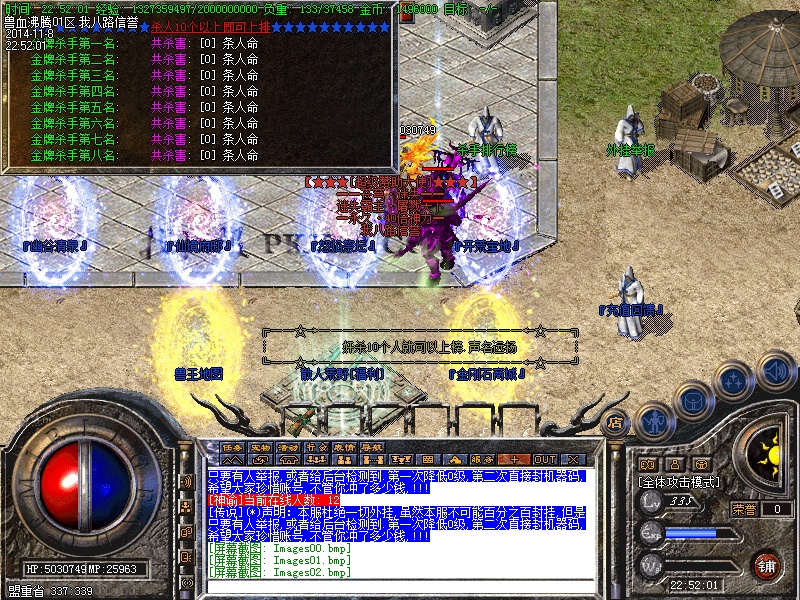Click the OUT logout button
This screenshot has width=800, height=600.
544,459
